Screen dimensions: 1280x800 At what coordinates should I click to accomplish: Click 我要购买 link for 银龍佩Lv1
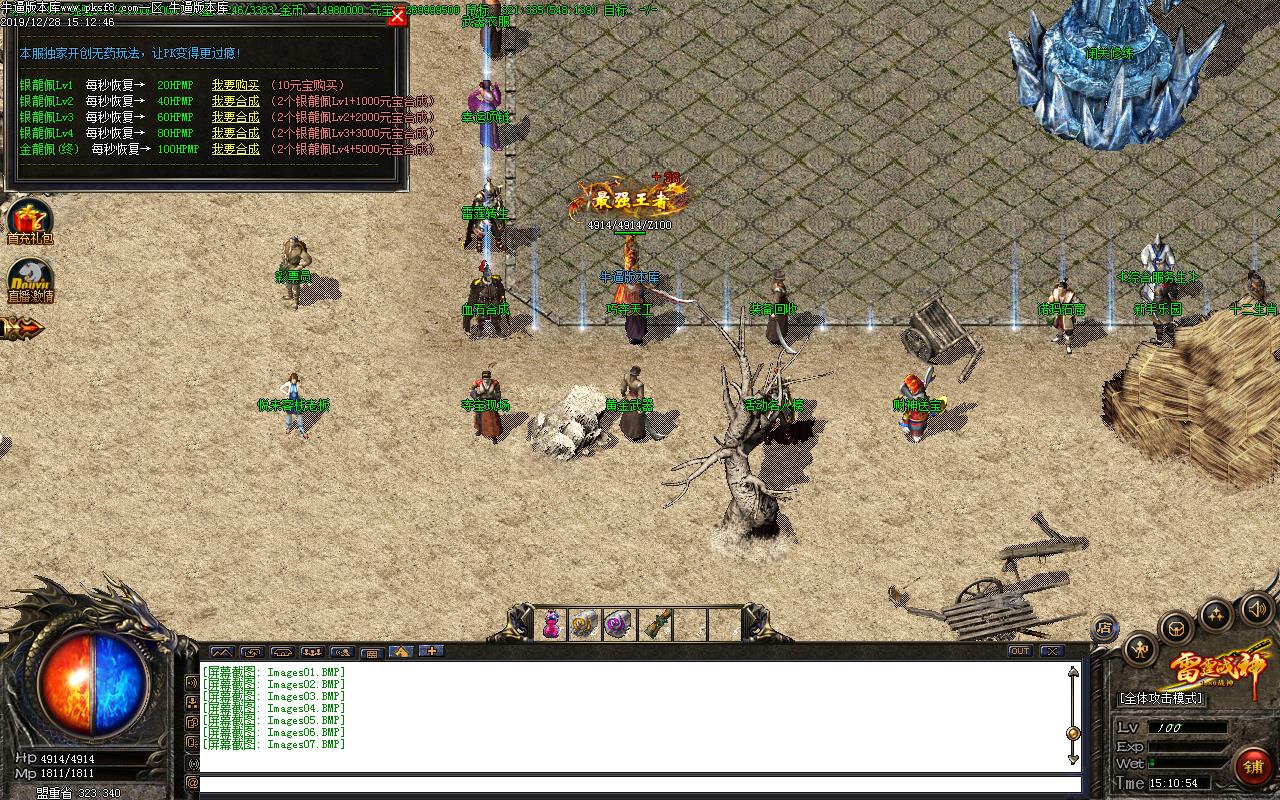(x=236, y=85)
